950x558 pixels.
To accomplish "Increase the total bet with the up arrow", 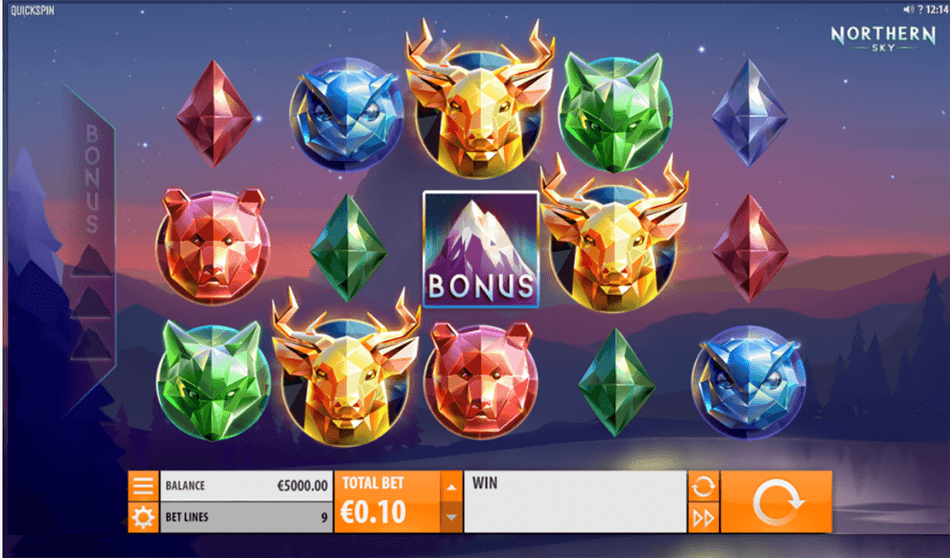I will click(451, 487).
